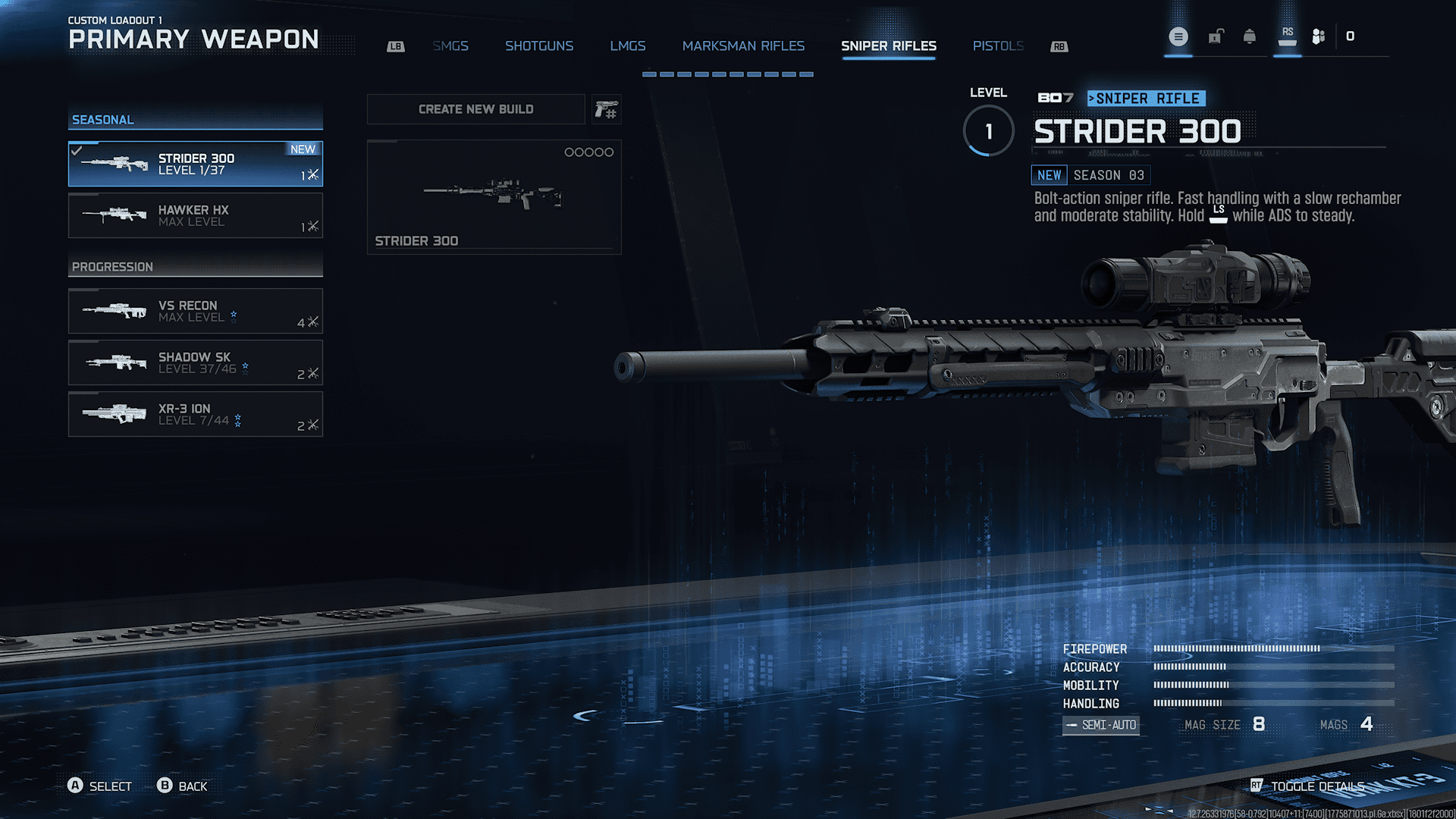
Task: Toggle the weapon details panel
Action: 1308,786
